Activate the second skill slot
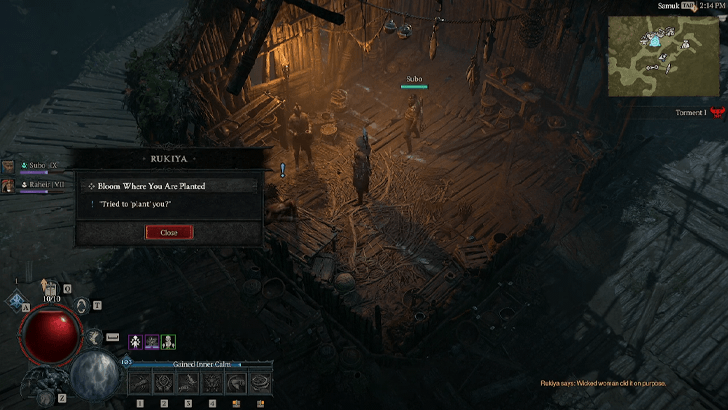728x410 pixels. 163,383
